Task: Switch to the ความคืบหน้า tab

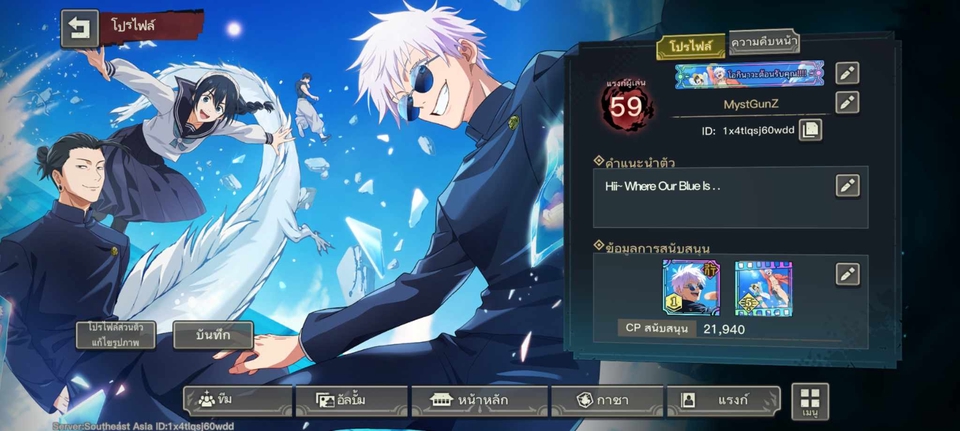Action: [x=763, y=42]
